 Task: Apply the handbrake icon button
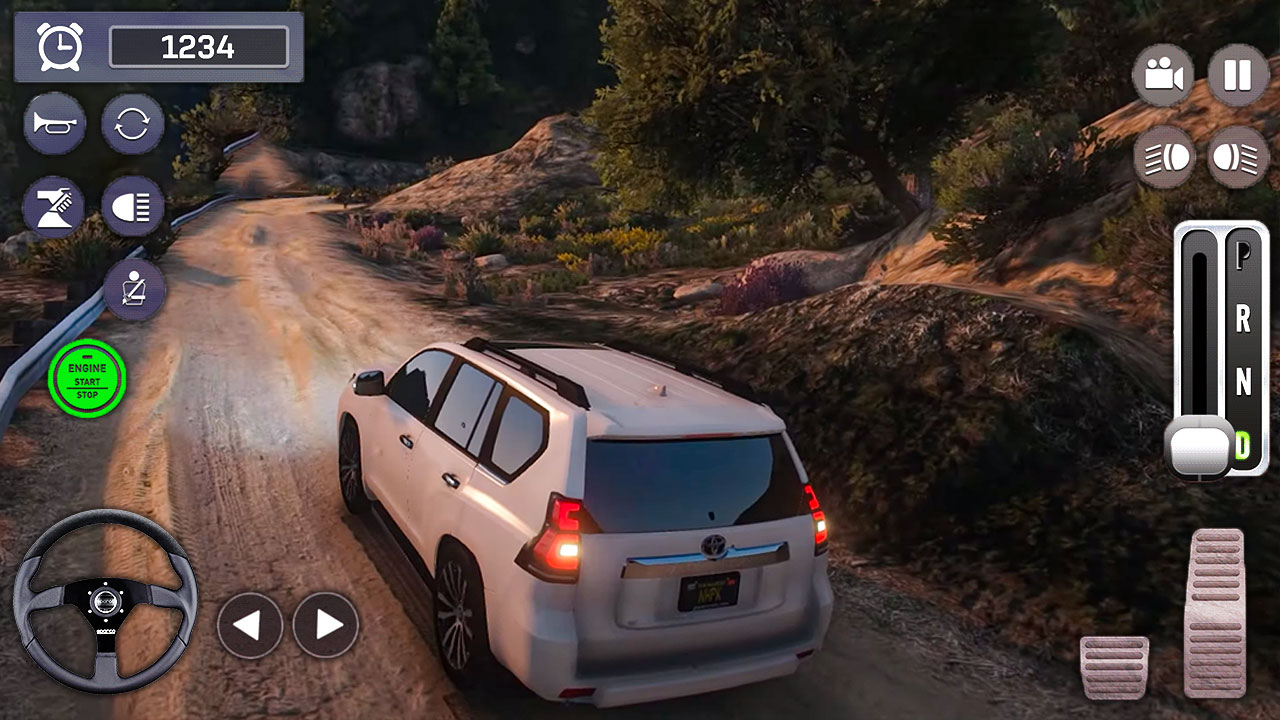(x=54, y=206)
